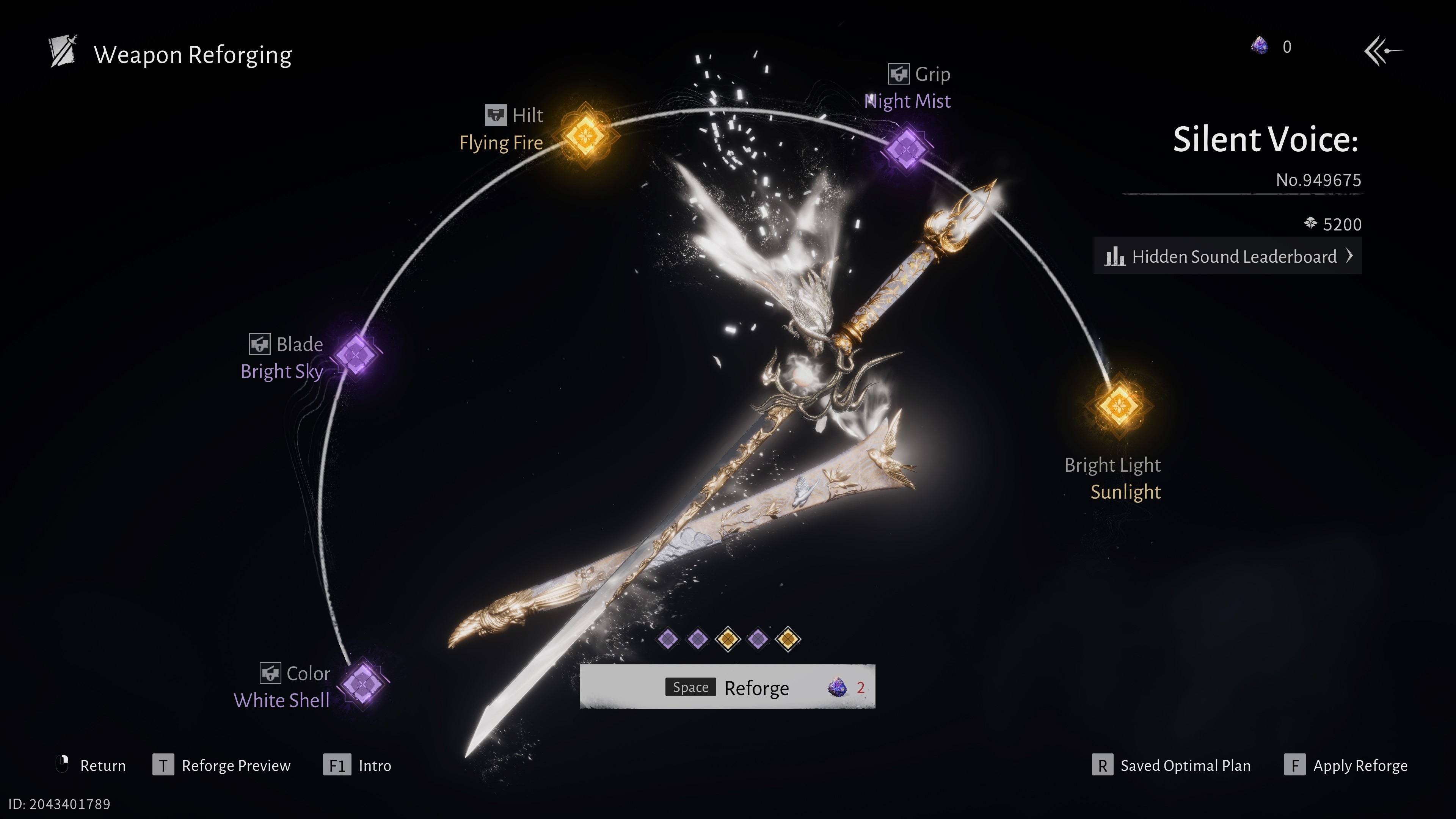The image size is (1456, 819).
Task: Return to the previous screen
Action: coord(91,765)
